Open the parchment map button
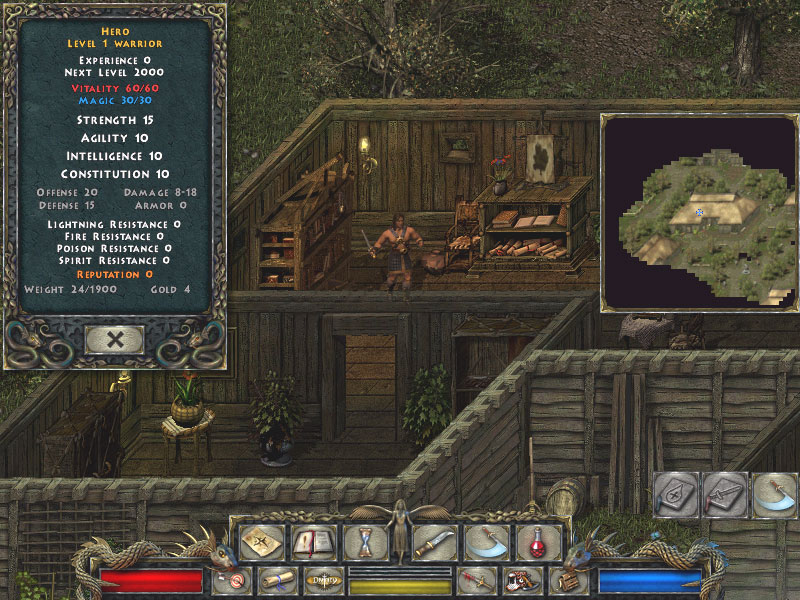Screen dimensions: 800x600 (261, 542)
